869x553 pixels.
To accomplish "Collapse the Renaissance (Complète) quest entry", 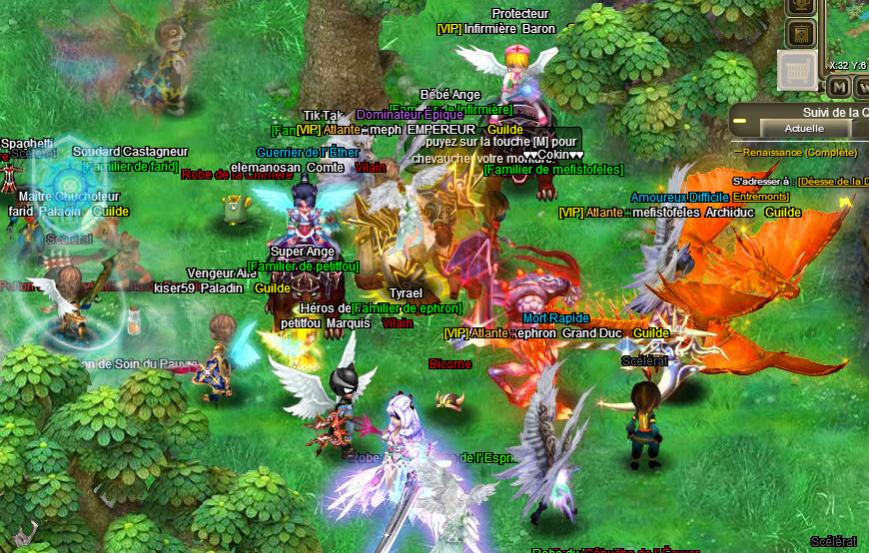I will [738, 153].
